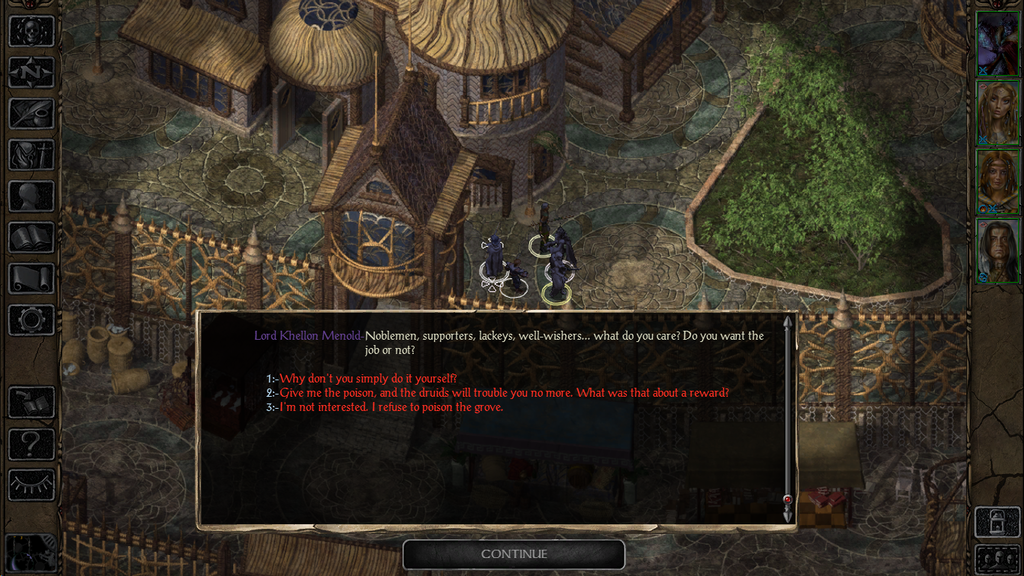
Task: Select the blonde woman party portrait
Action: pyautogui.click(x=997, y=112)
